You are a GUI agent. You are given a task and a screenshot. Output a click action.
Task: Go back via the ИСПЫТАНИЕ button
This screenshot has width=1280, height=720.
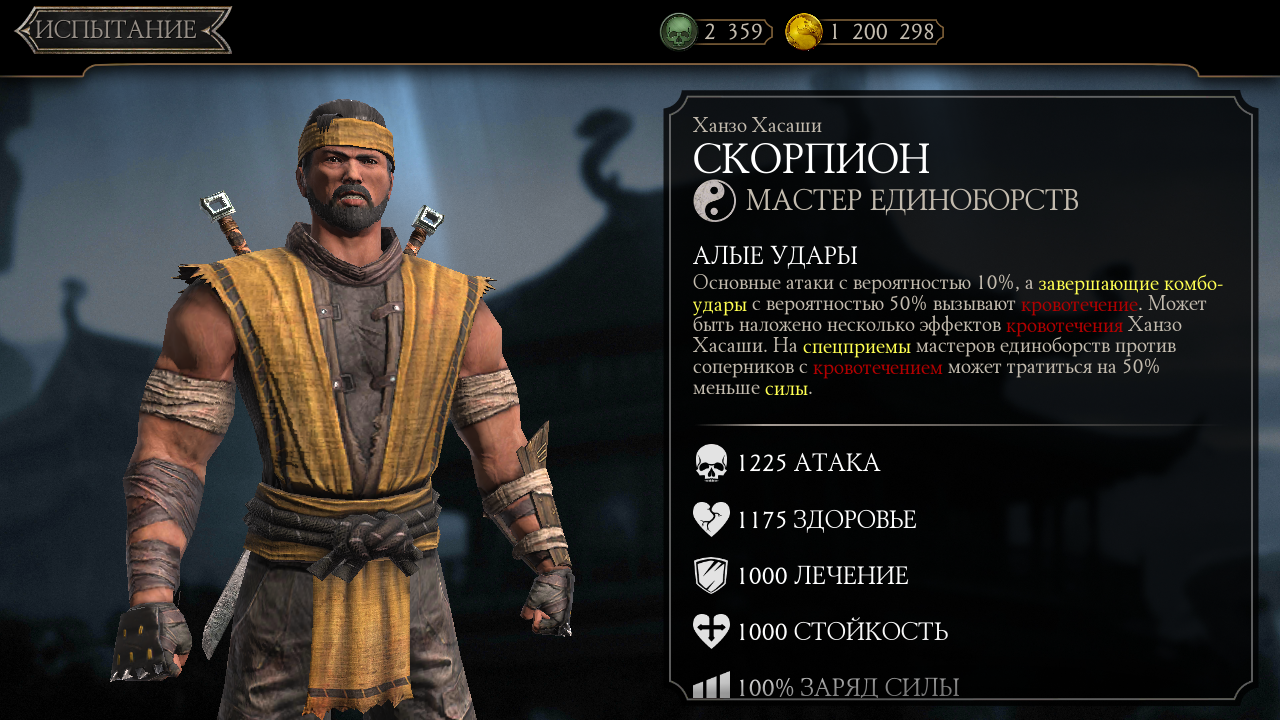pos(122,30)
